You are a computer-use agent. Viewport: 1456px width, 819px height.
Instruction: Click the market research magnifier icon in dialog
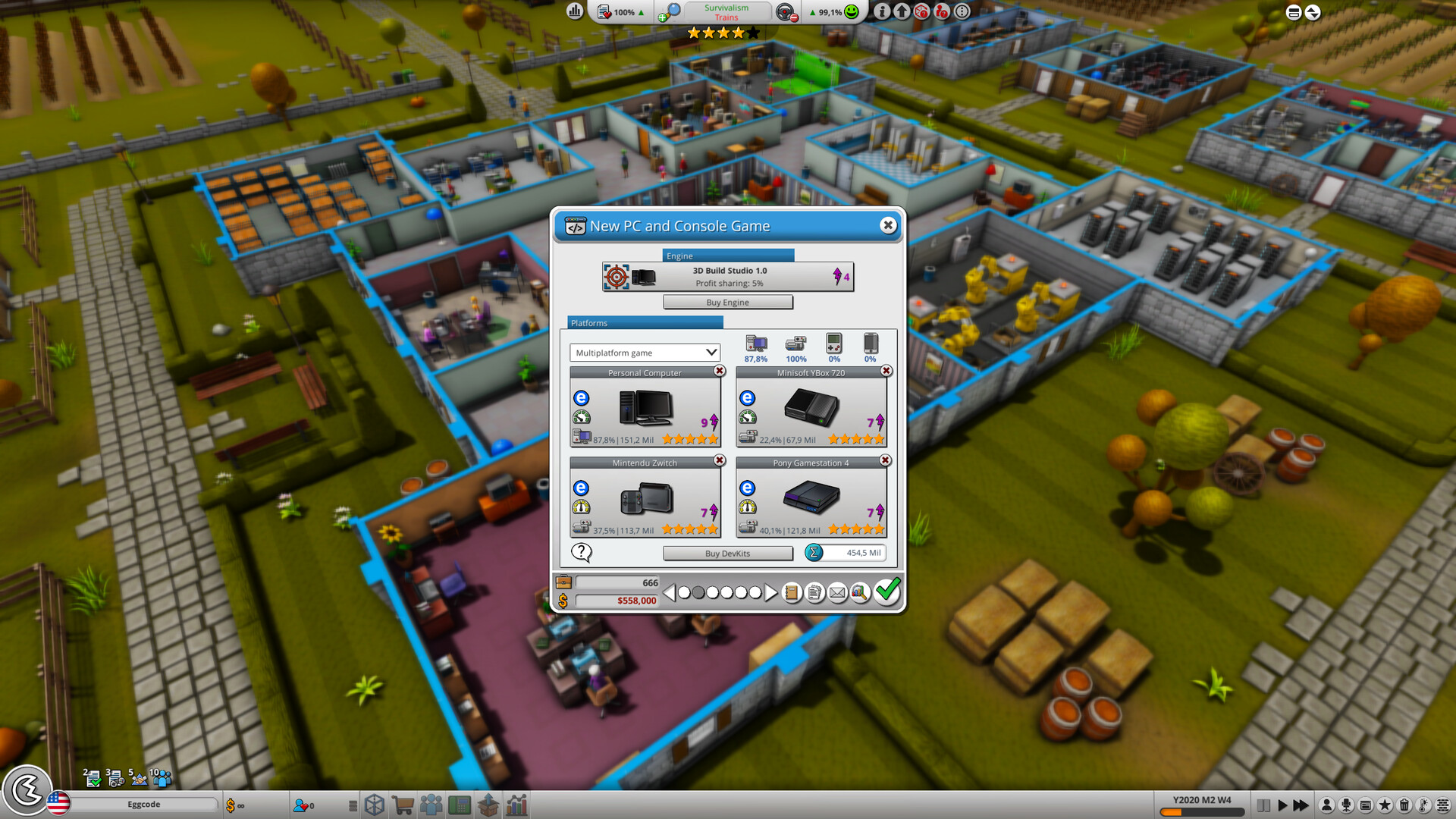coord(859,594)
